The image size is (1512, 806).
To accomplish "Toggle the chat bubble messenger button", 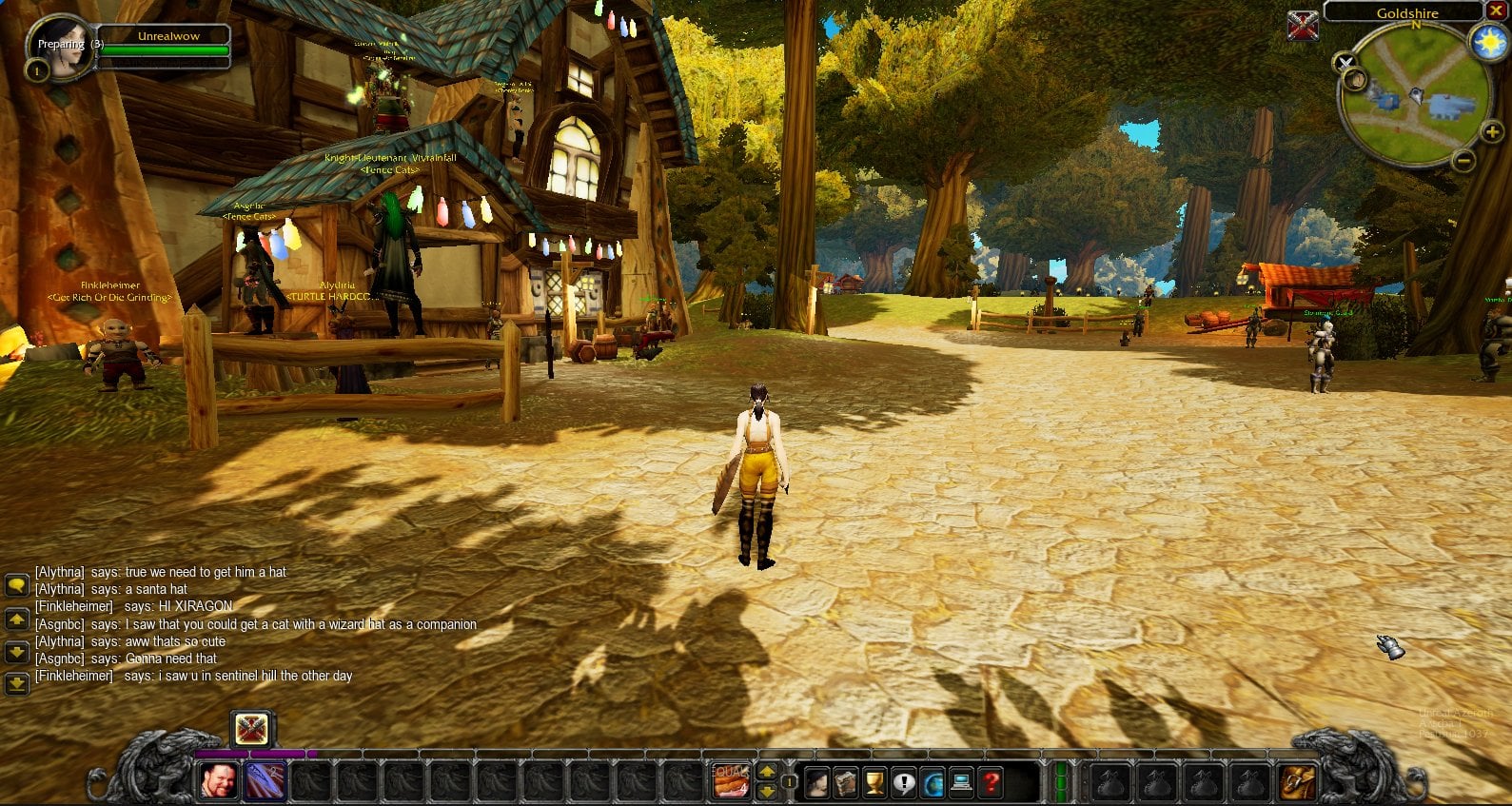I will pos(16,585).
